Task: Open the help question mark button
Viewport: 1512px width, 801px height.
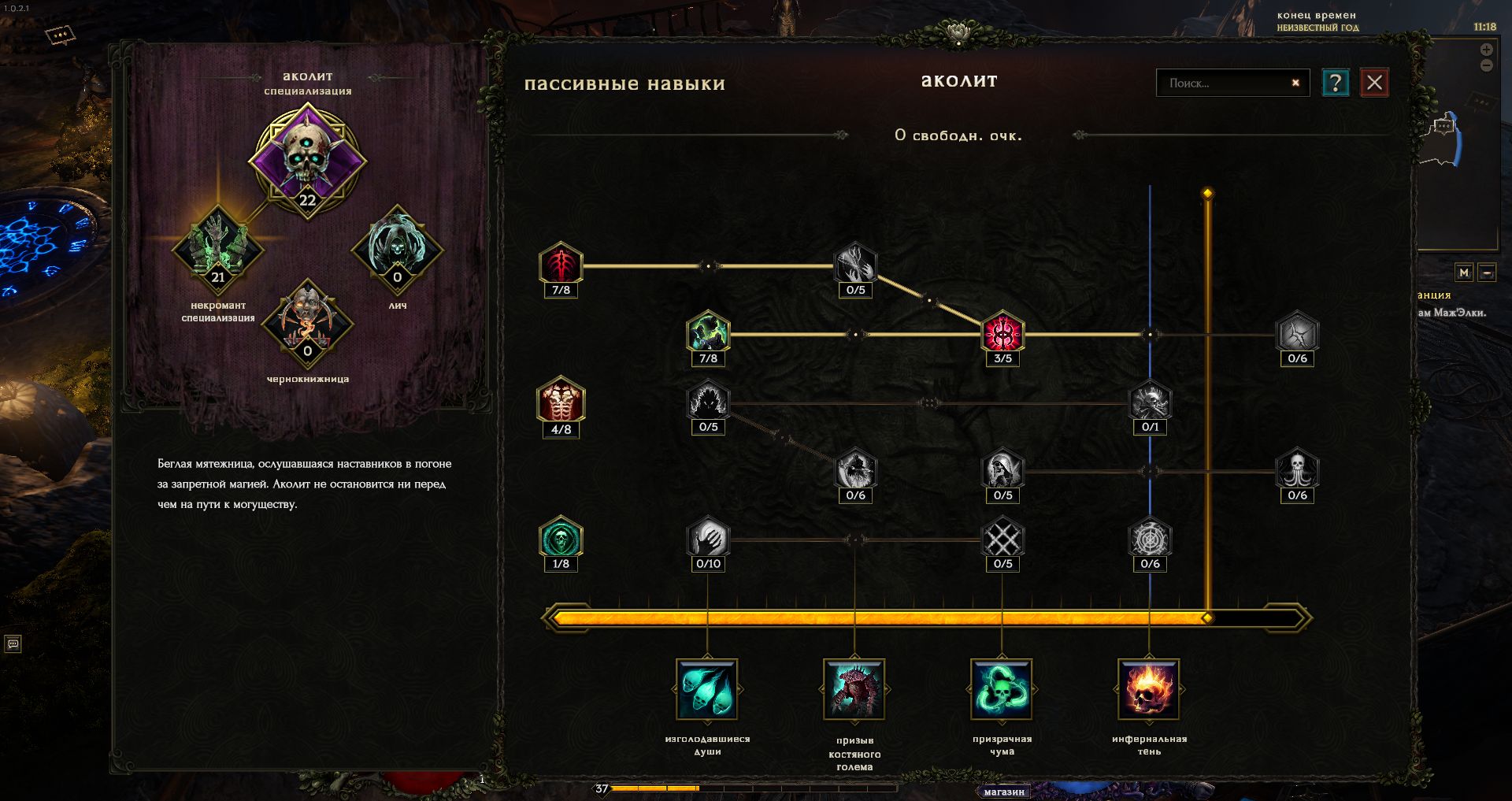Action: tap(1335, 83)
